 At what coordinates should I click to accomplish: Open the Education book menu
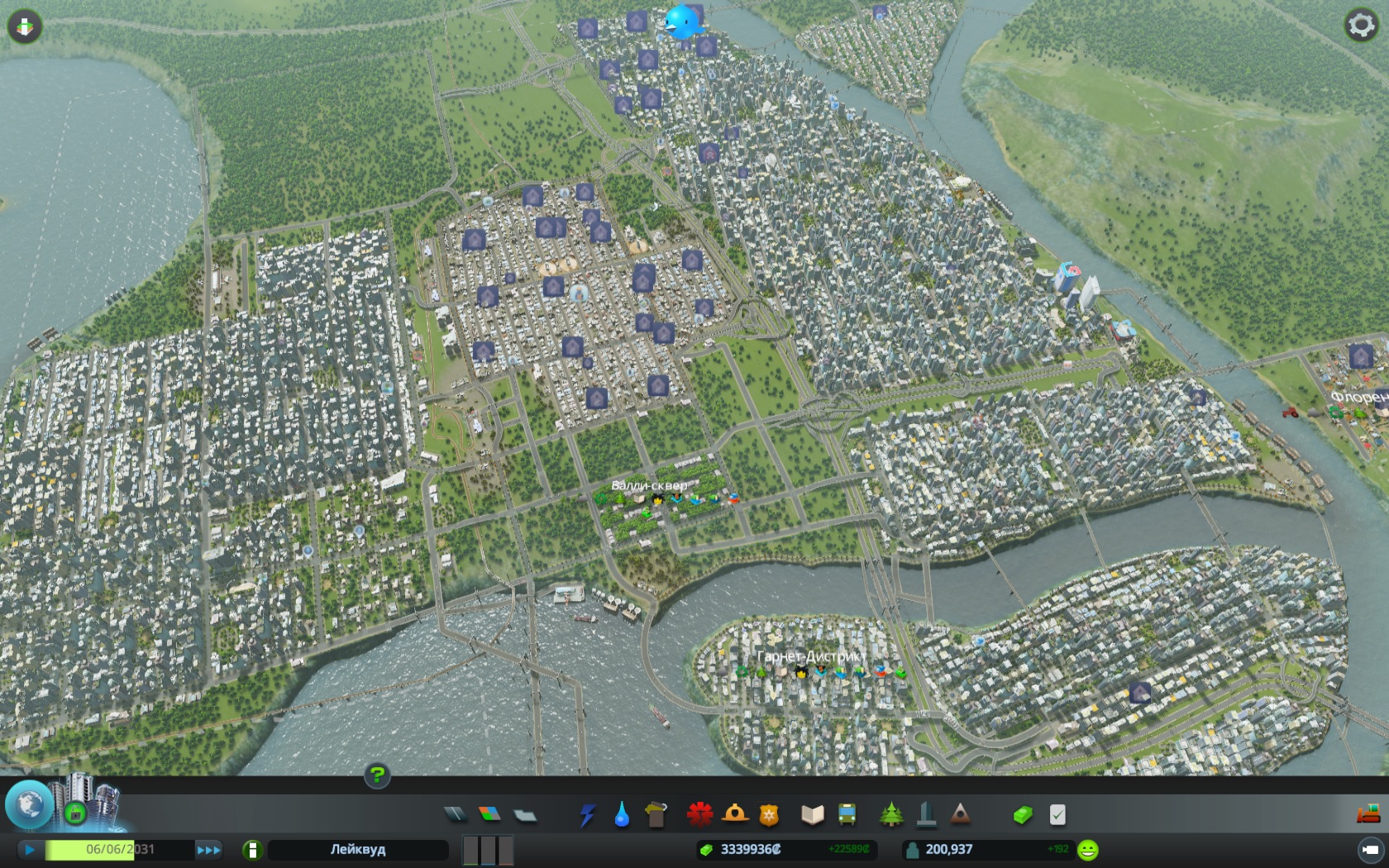[x=813, y=815]
